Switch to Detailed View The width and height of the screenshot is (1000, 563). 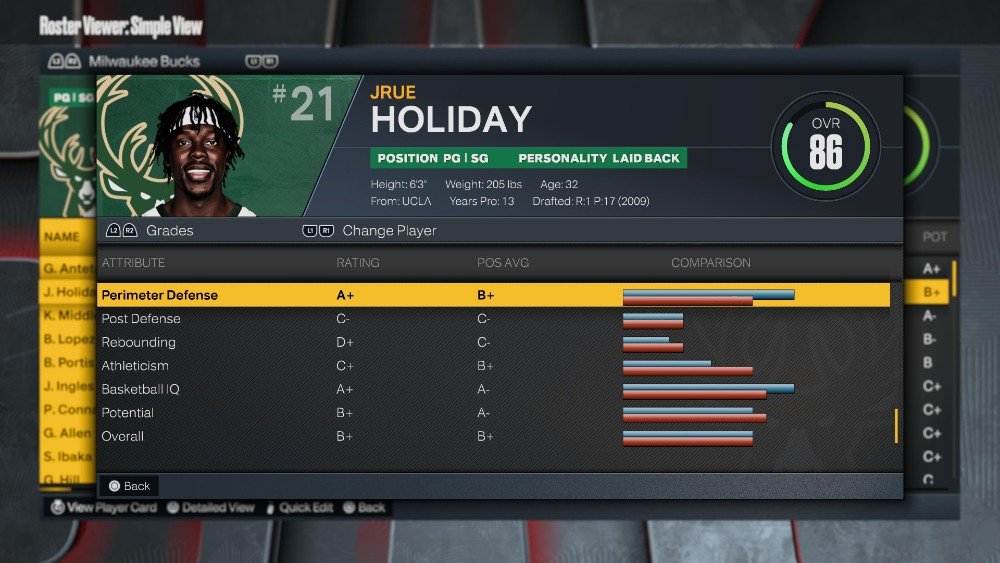pos(211,507)
